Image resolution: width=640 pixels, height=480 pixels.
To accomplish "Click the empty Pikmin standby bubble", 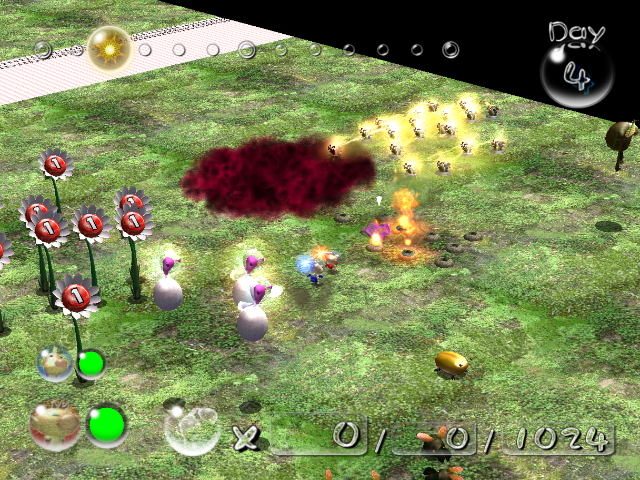I will (x=191, y=430).
